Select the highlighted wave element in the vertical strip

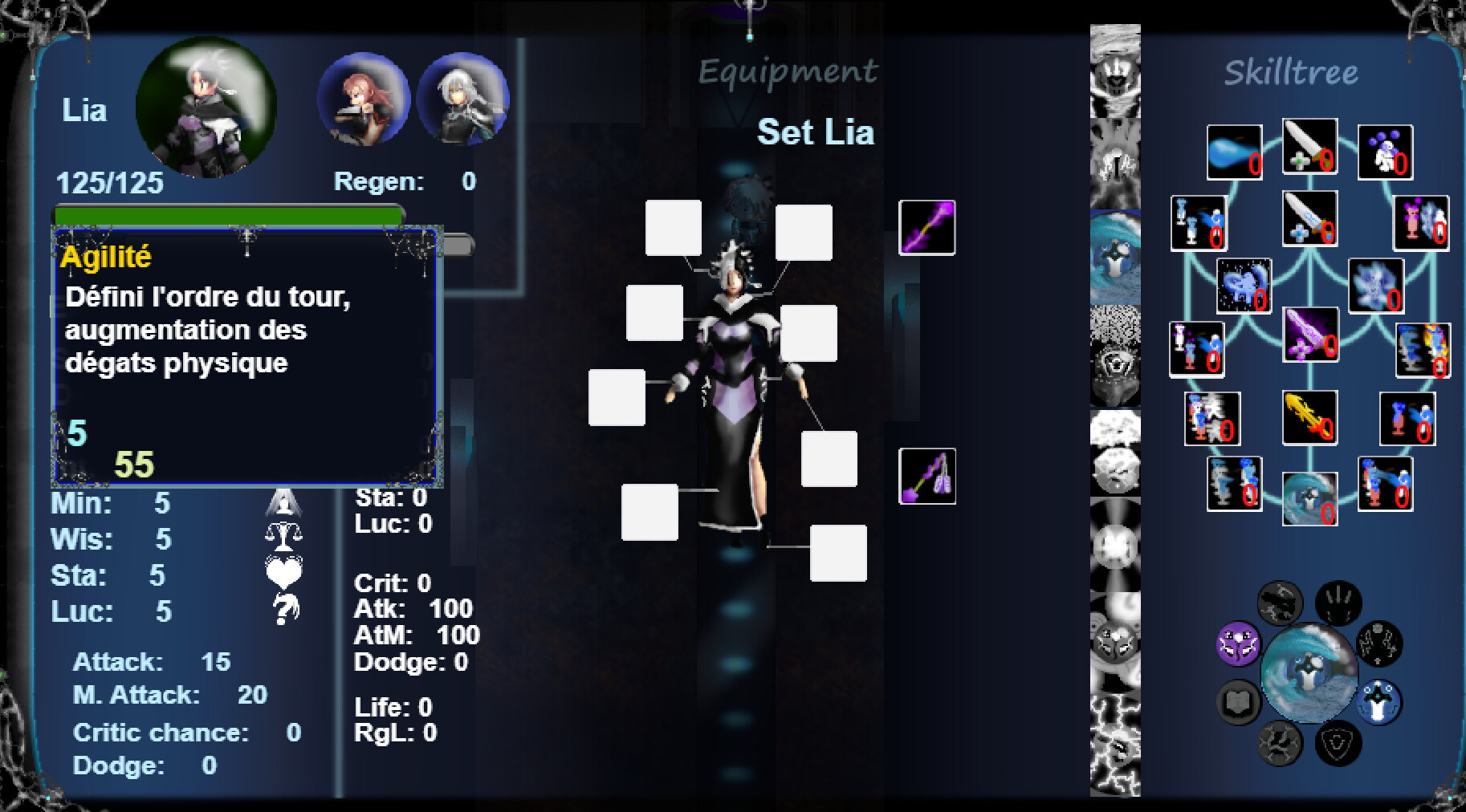click(1114, 257)
